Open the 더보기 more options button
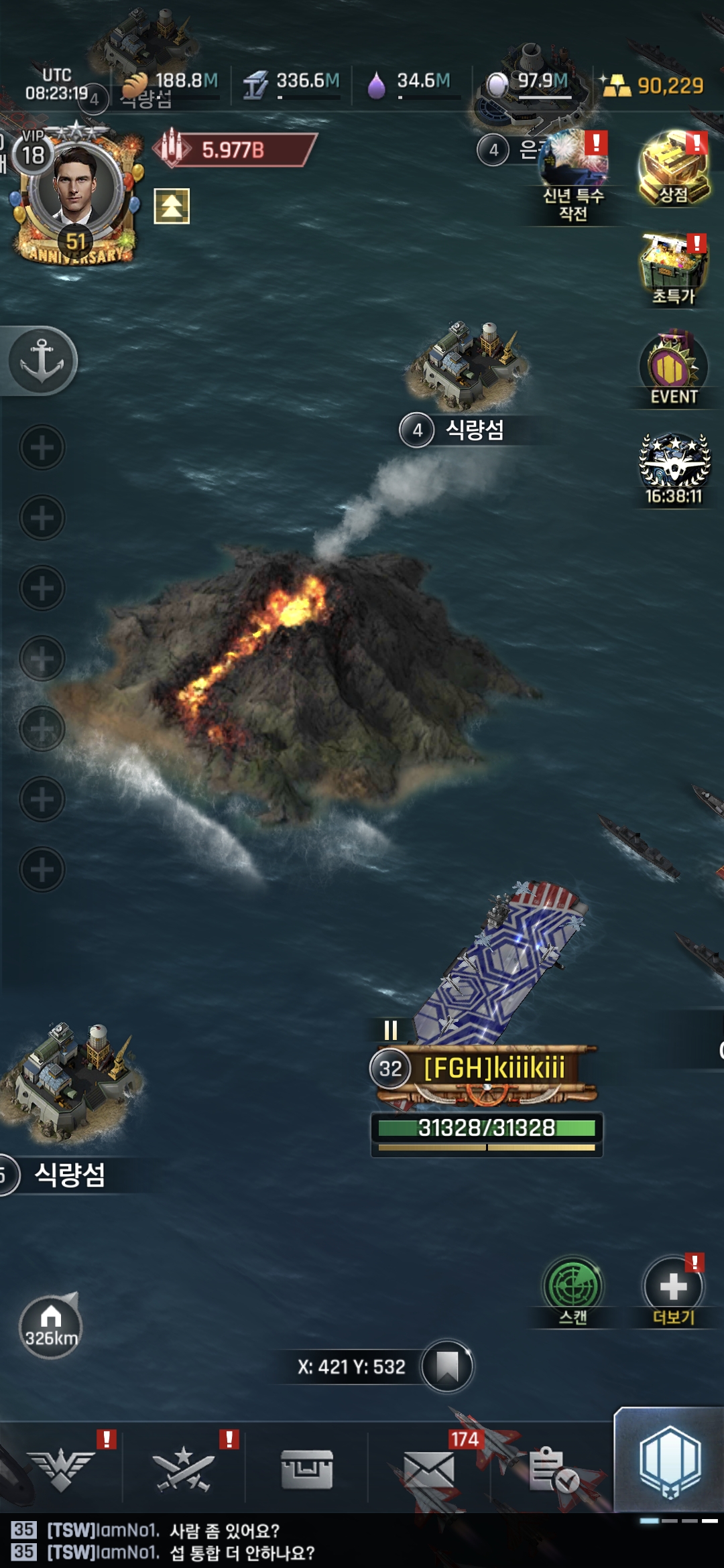The height and width of the screenshot is (1568, 724). point(673,1289)
